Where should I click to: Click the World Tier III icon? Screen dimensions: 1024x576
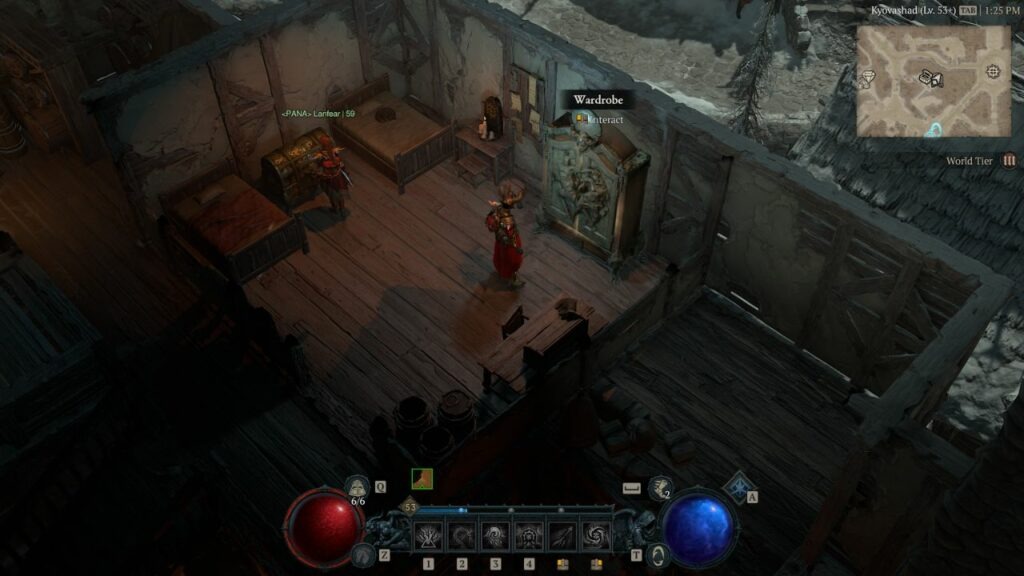[1009, 160]
